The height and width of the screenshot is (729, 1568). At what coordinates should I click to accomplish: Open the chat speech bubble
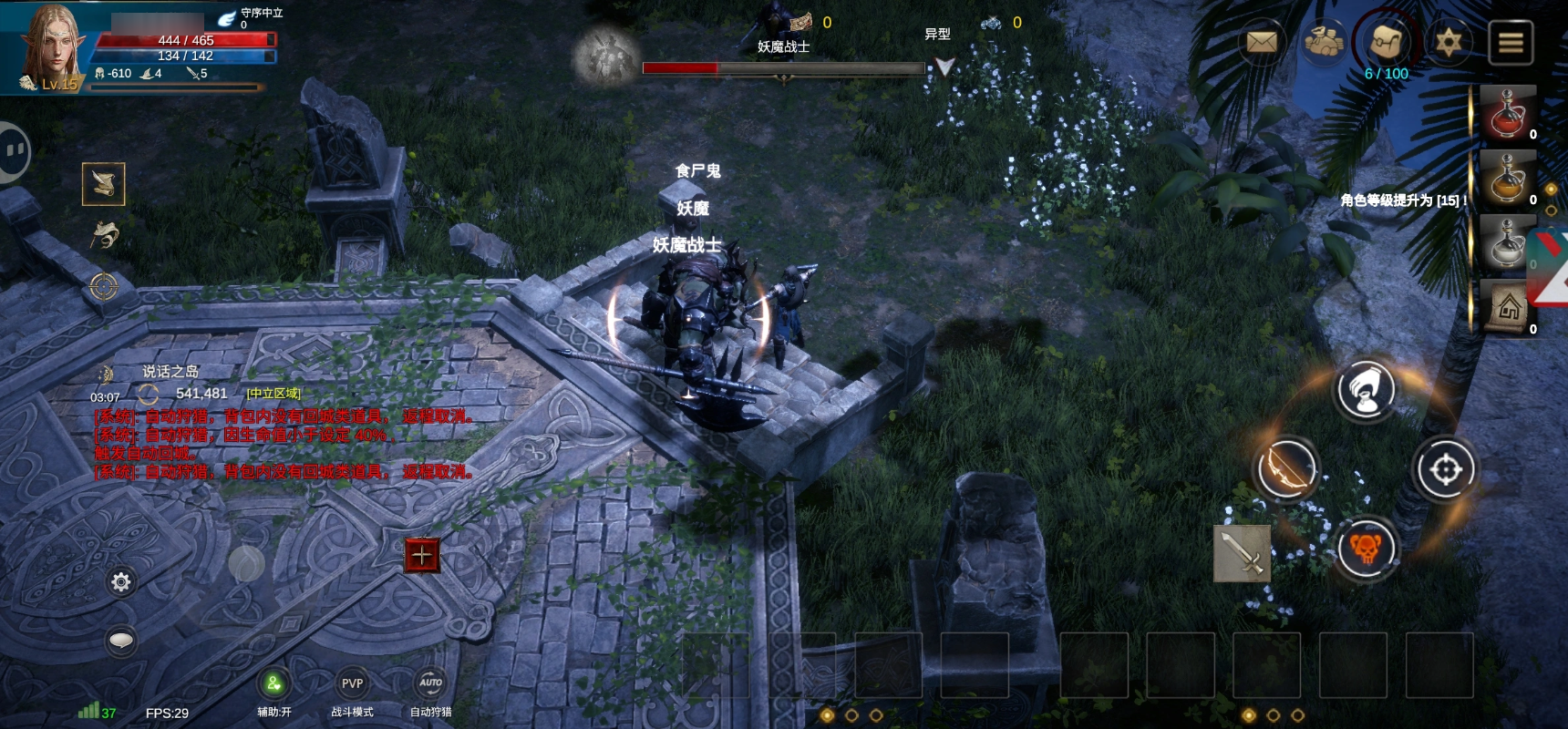point(120,642)
